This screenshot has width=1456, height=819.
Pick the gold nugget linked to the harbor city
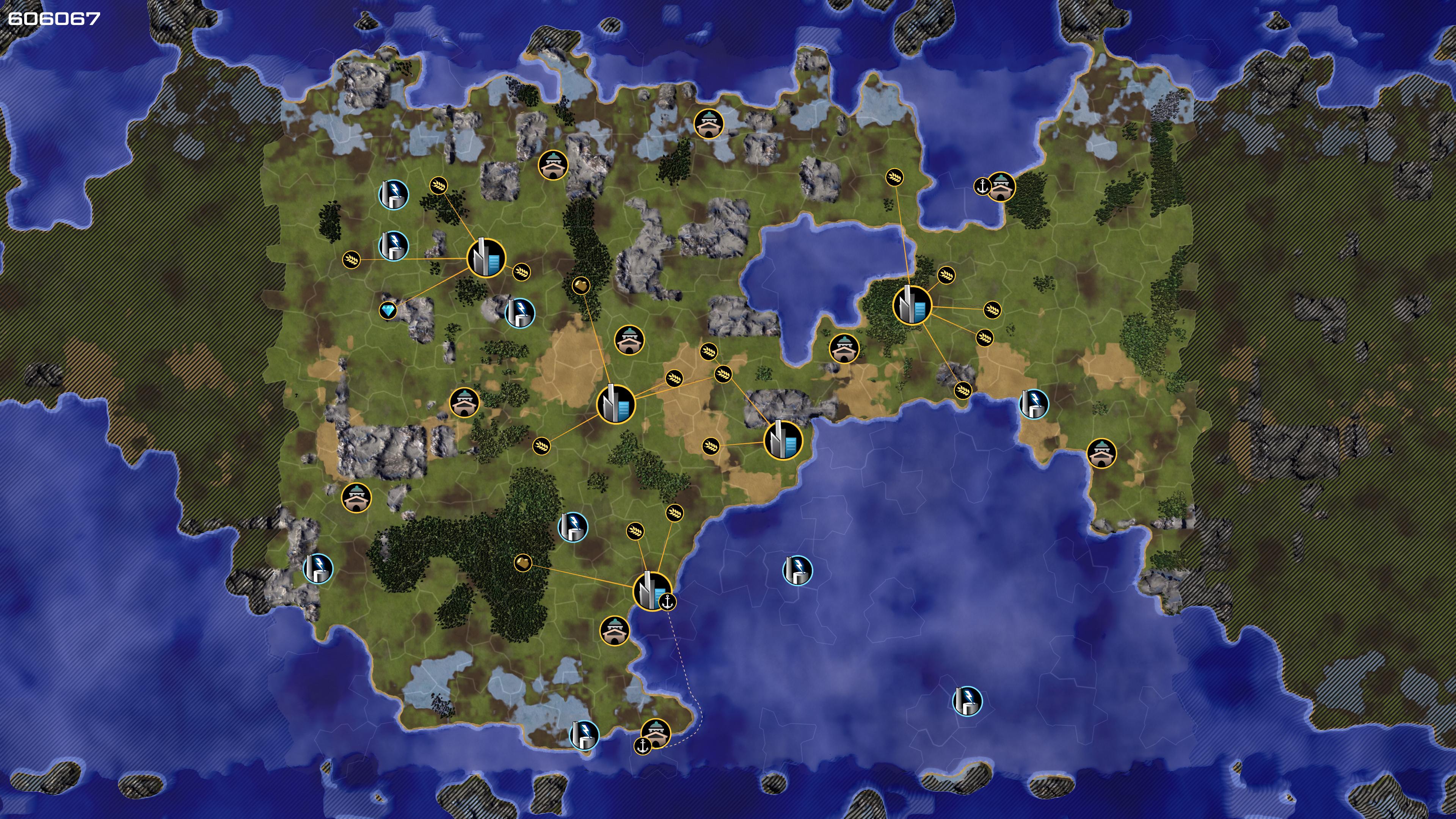(523, 562)
